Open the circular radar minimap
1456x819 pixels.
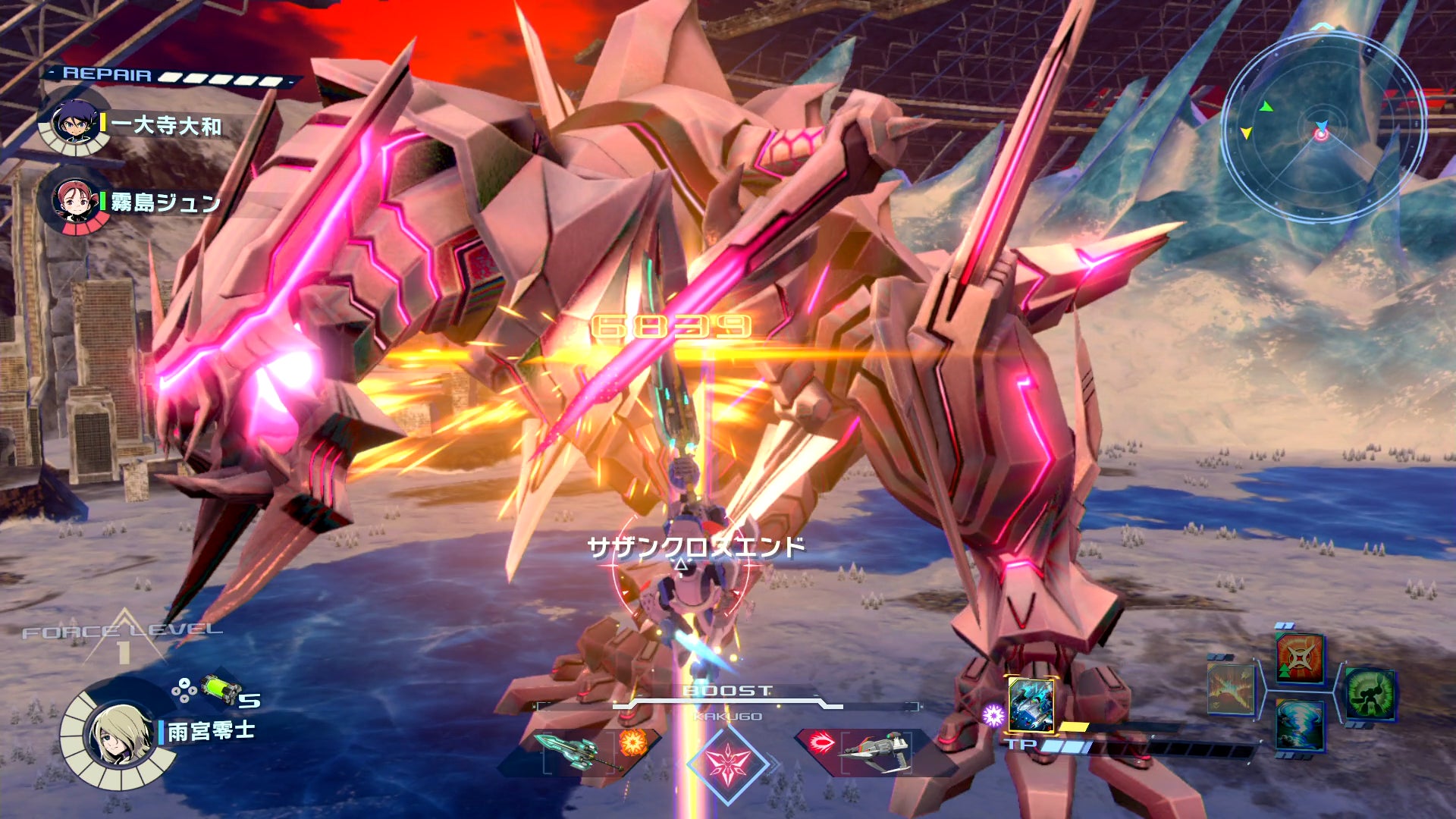coord(1322,129)
